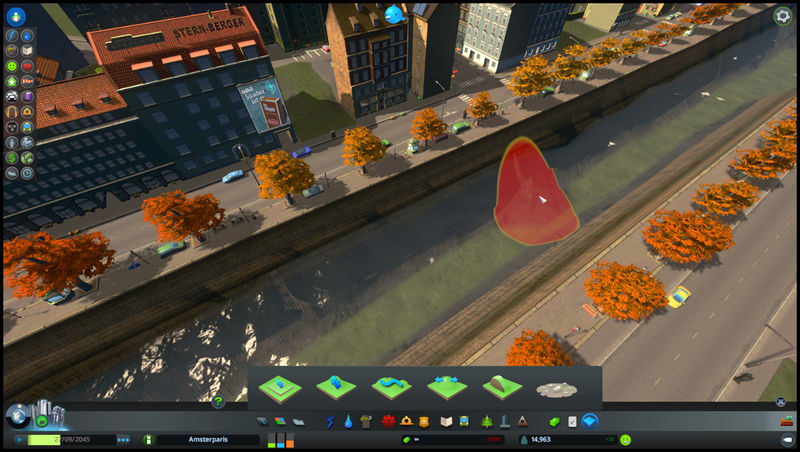The height and width of the screenshot is (452, 800).
Task: Open the settings gear menu
Action: click(782, 15)
